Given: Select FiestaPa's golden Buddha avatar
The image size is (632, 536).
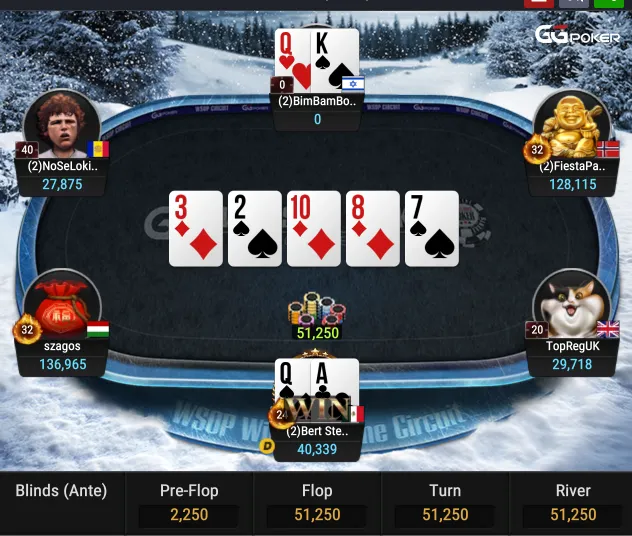Looking at the screenshot, I should [571, 124].
